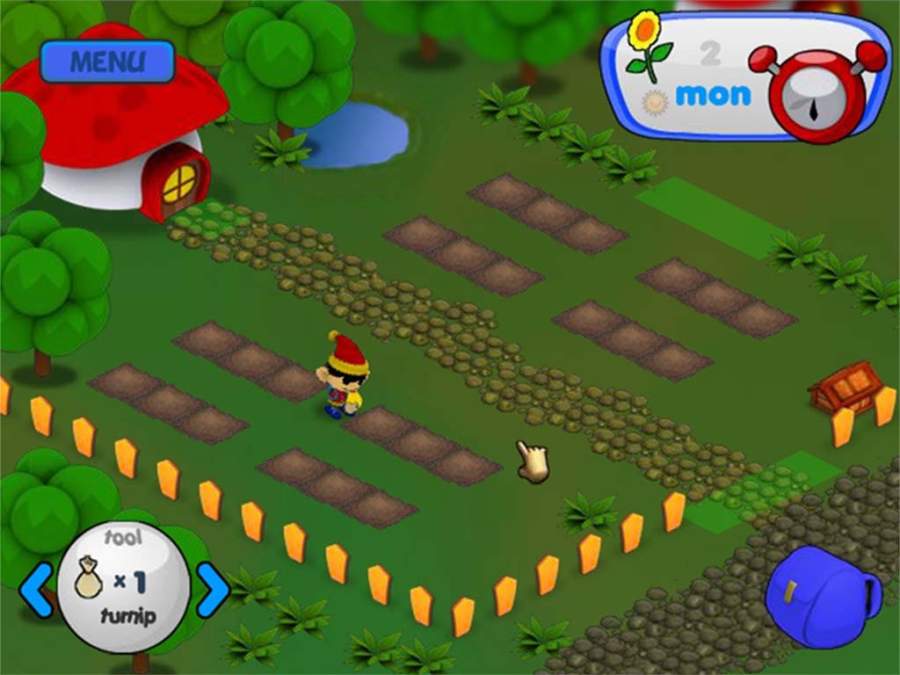Switch to the previous tool with left arrow
The width and height of the screenshot is (900, 675).
tap(38, 589)
